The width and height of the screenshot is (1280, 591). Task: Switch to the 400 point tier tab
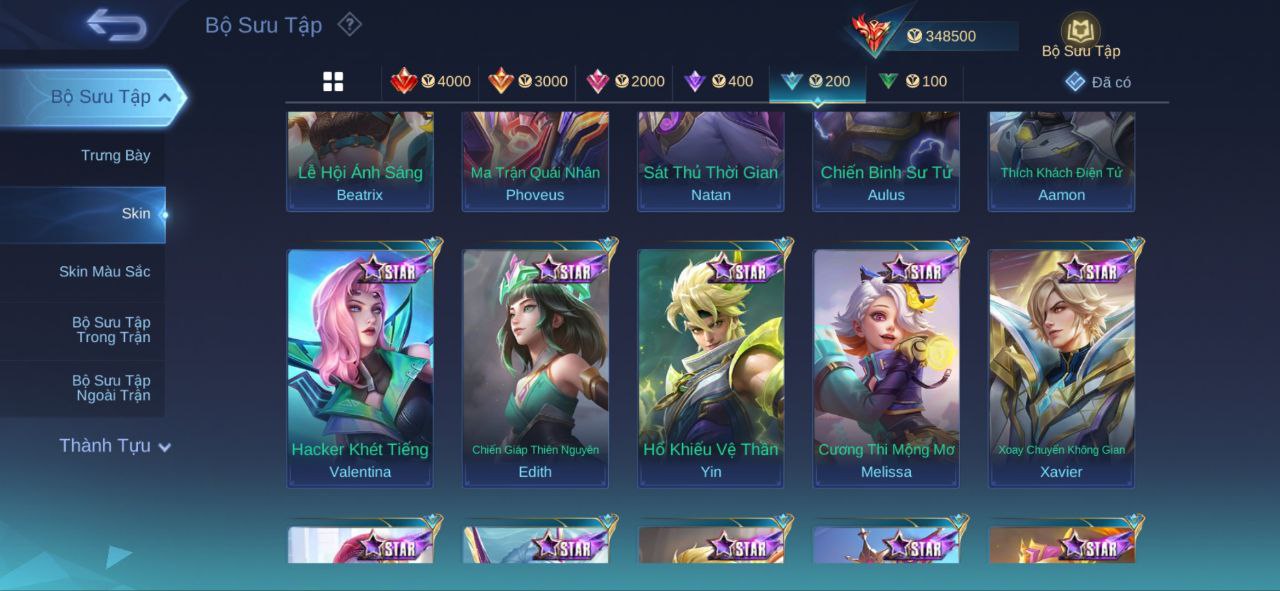[718, 82]
